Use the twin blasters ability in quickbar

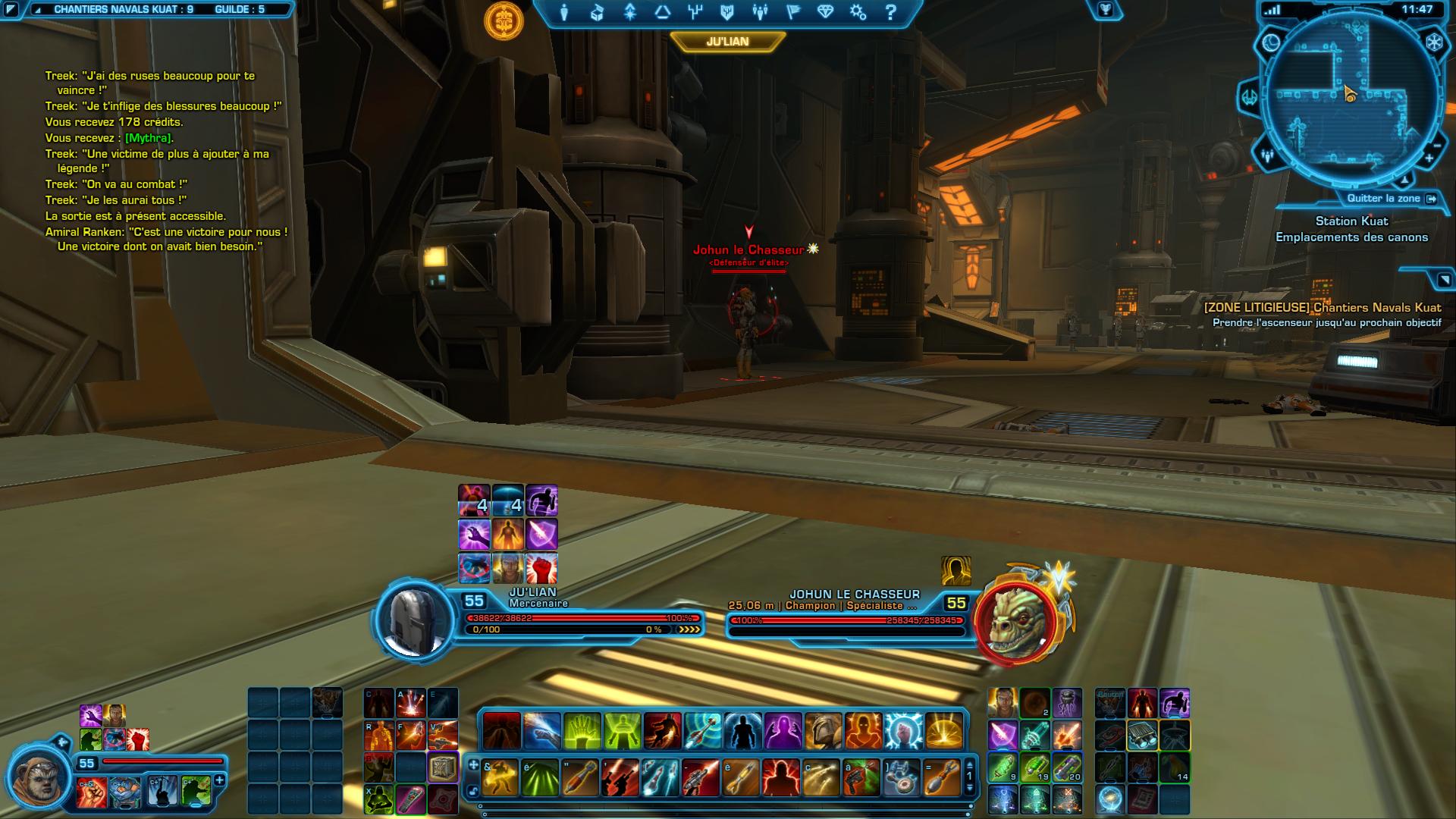click(x=620, y=778)
